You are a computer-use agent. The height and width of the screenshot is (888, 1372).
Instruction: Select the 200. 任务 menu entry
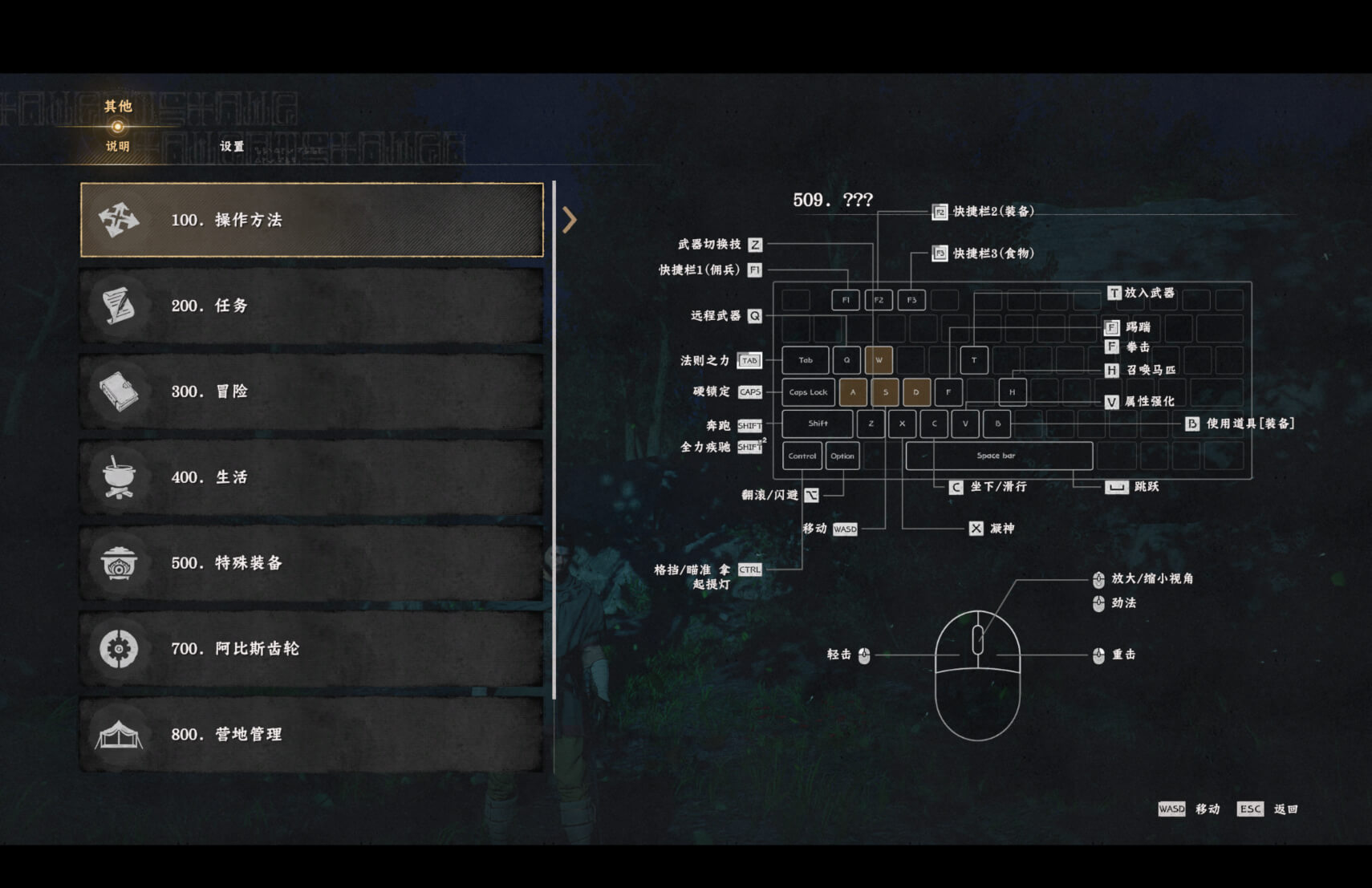coord(312,306)
